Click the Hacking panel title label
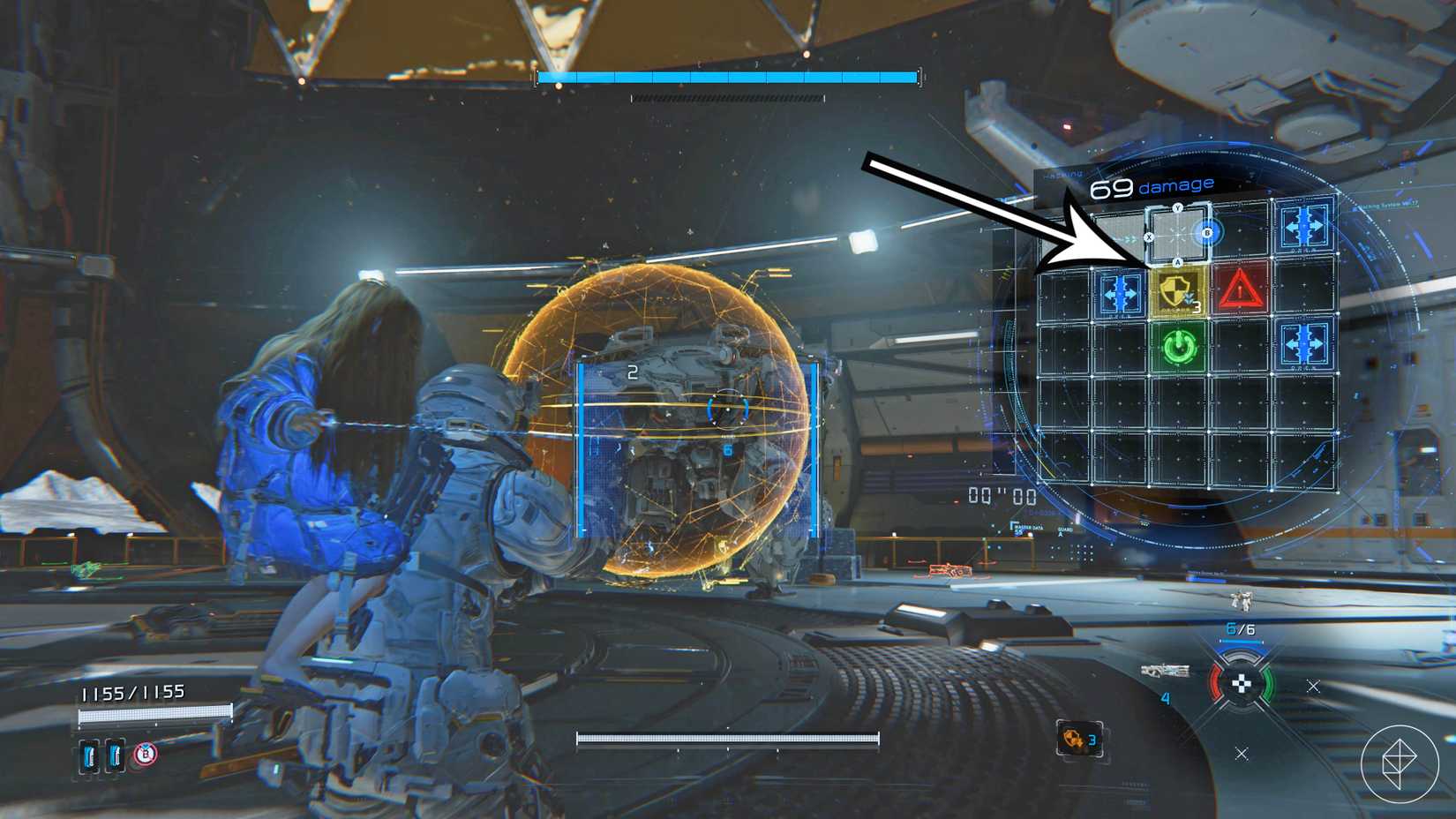The width and height of the screenshot is (1456, 819). coord(1062,173)
